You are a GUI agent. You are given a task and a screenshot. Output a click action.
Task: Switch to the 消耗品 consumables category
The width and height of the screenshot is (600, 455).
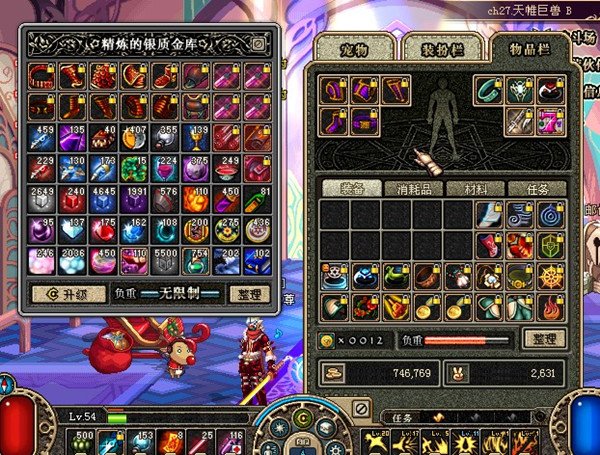click(x=413, y=188)
